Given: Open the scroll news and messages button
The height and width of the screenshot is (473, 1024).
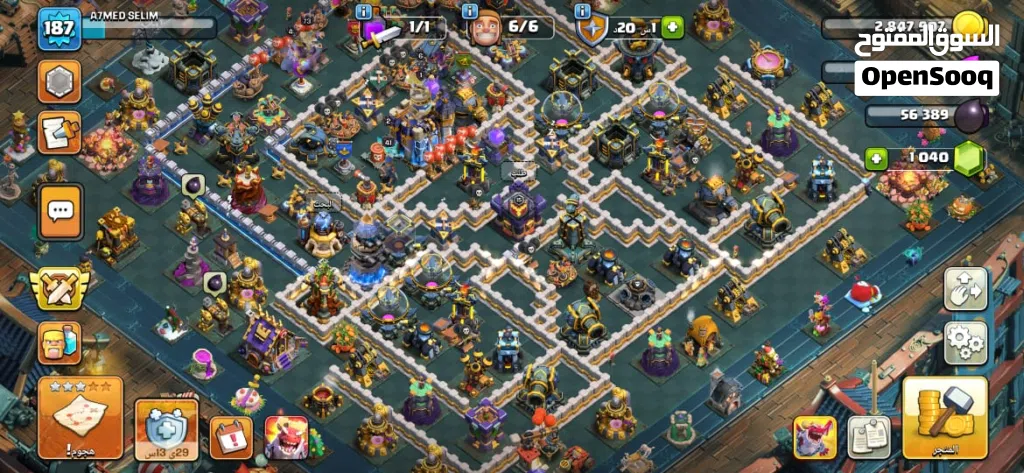Looking at the screenshot, I should tap(59, 133).
